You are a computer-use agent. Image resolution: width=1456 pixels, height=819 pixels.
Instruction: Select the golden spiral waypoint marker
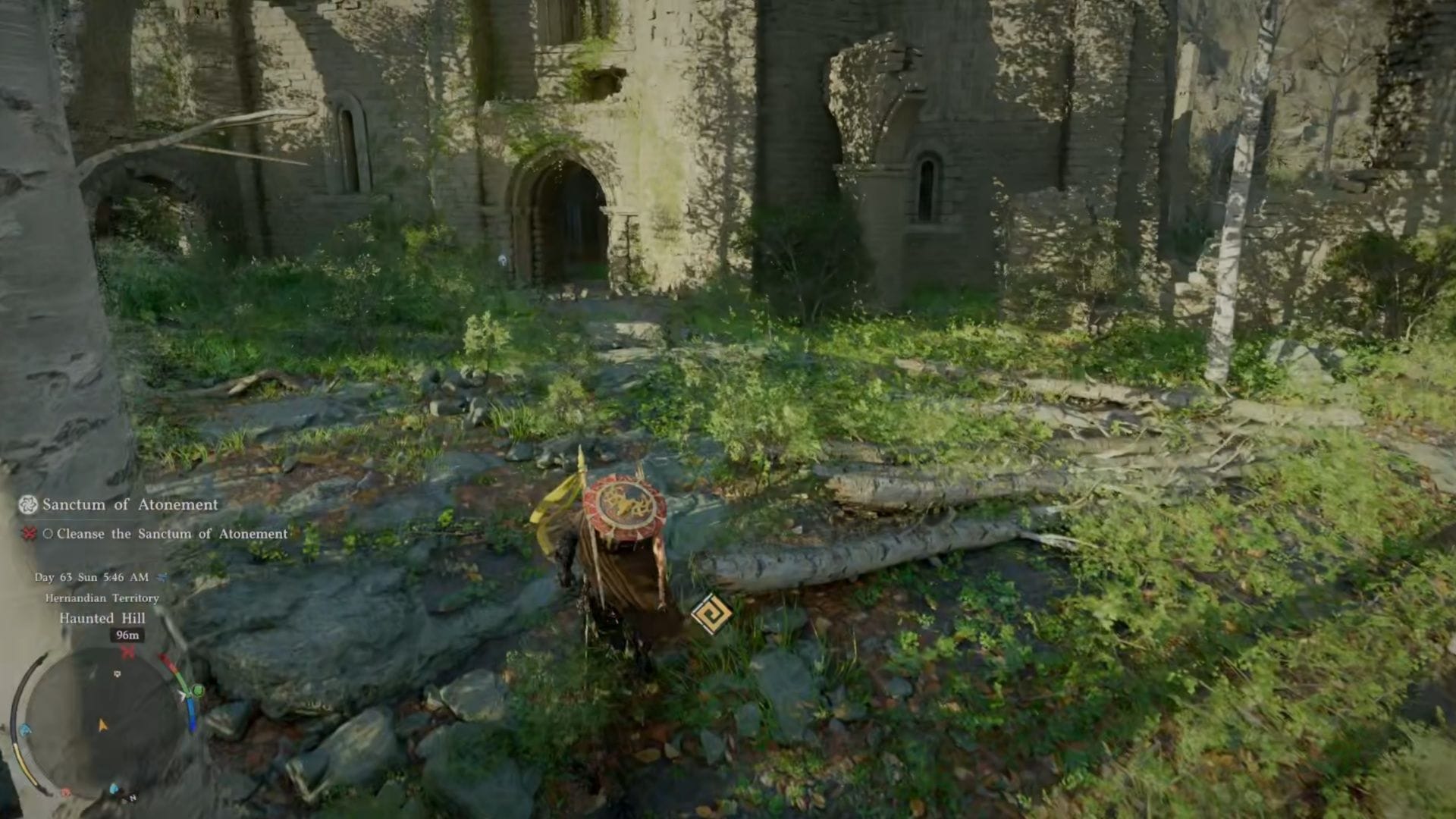[711, 615]
